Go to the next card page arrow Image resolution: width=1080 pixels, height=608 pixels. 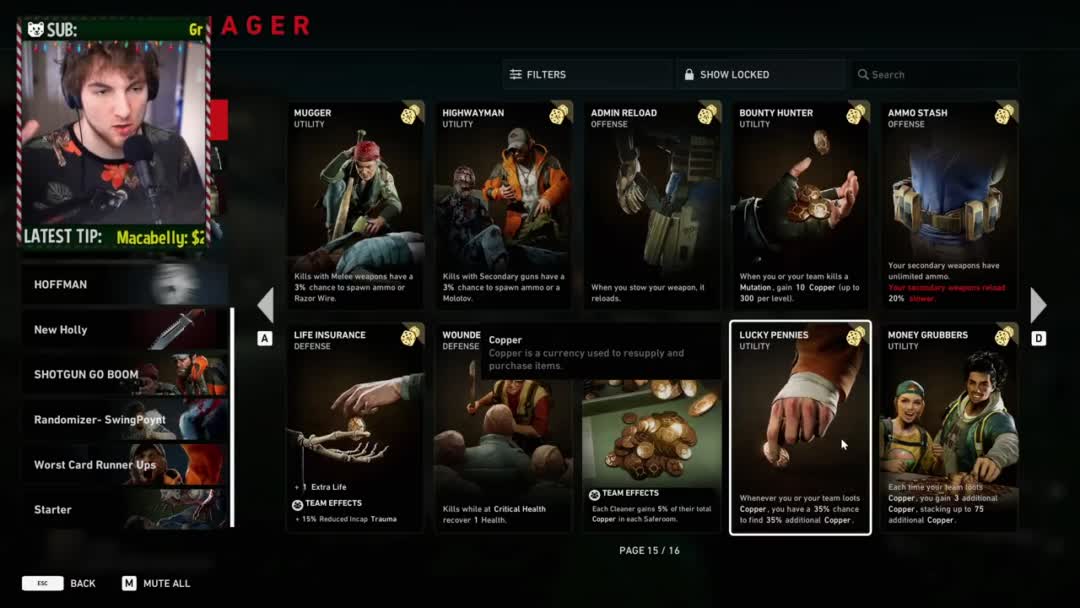pyautogui.click(x=1038, y=306)
